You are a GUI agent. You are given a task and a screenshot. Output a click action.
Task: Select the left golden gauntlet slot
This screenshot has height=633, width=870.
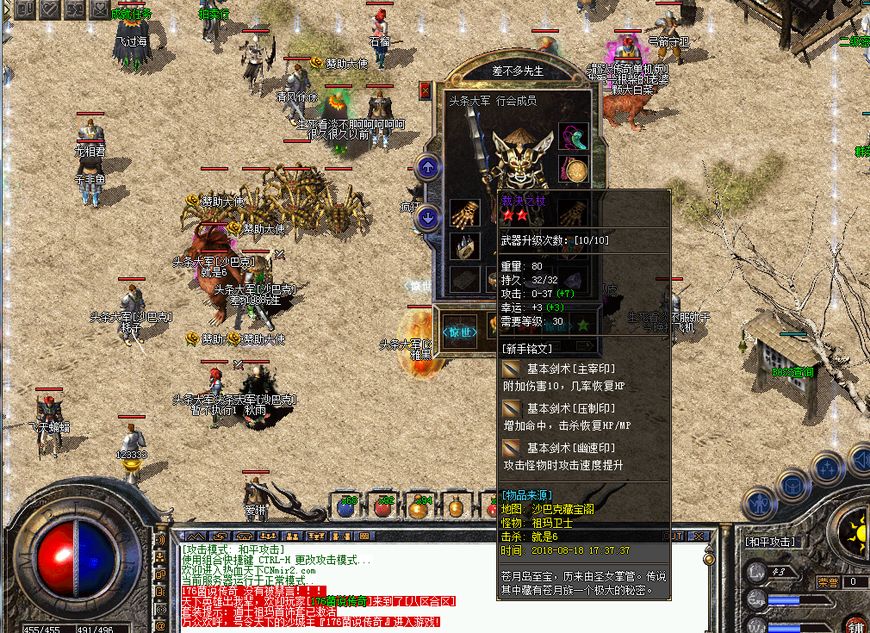click(x=463, y=213)
